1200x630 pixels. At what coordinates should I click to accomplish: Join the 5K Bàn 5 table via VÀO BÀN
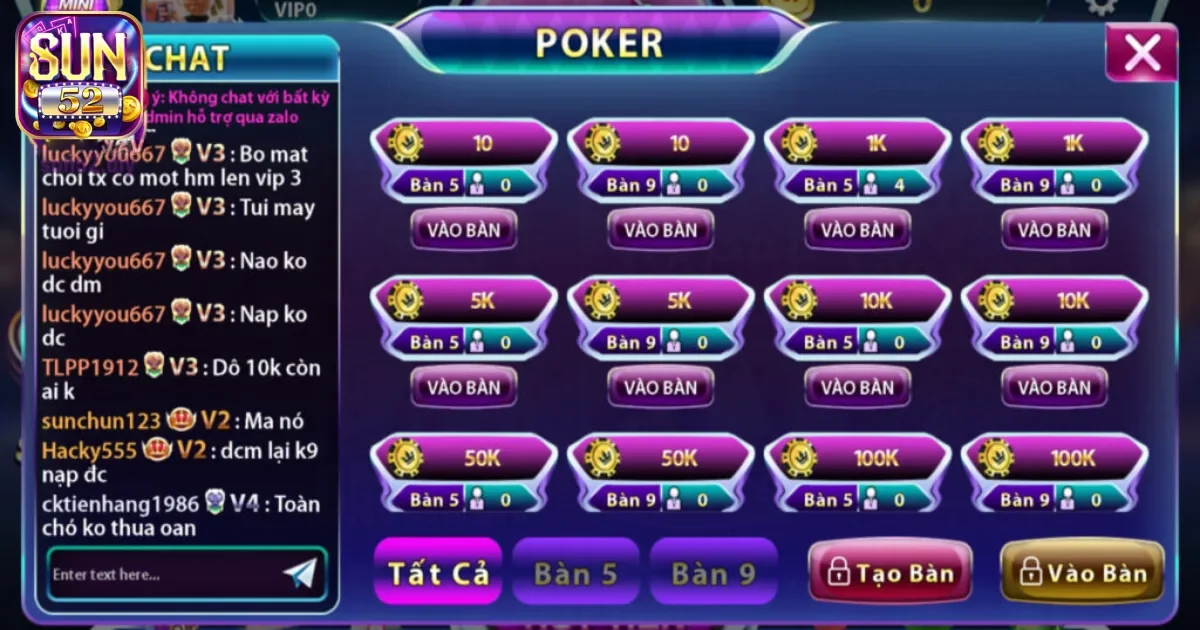pyautogui.click(x=464, y=387)
